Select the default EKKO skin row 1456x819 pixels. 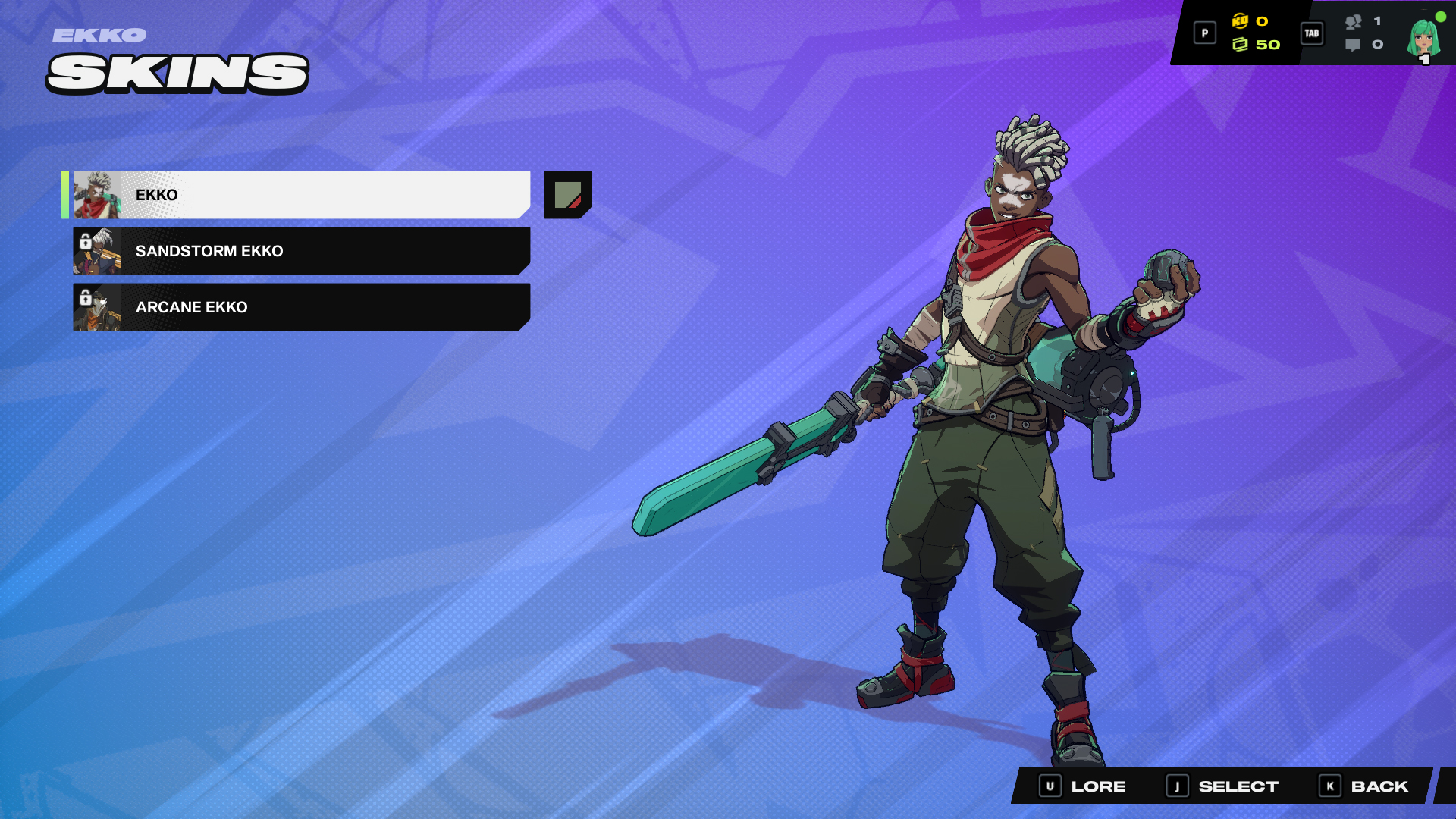(303, 195)
